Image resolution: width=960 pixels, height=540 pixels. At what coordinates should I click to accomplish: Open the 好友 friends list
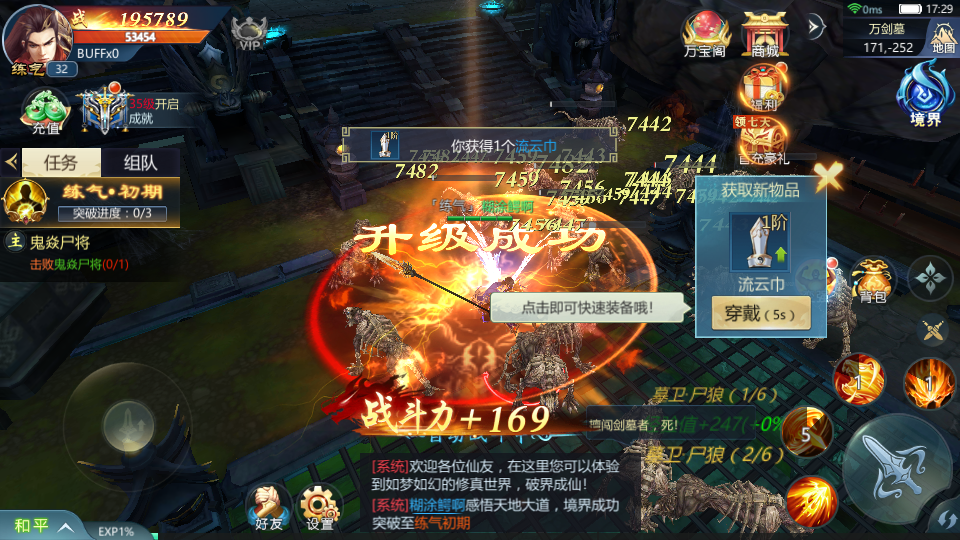tap(268, 507)
